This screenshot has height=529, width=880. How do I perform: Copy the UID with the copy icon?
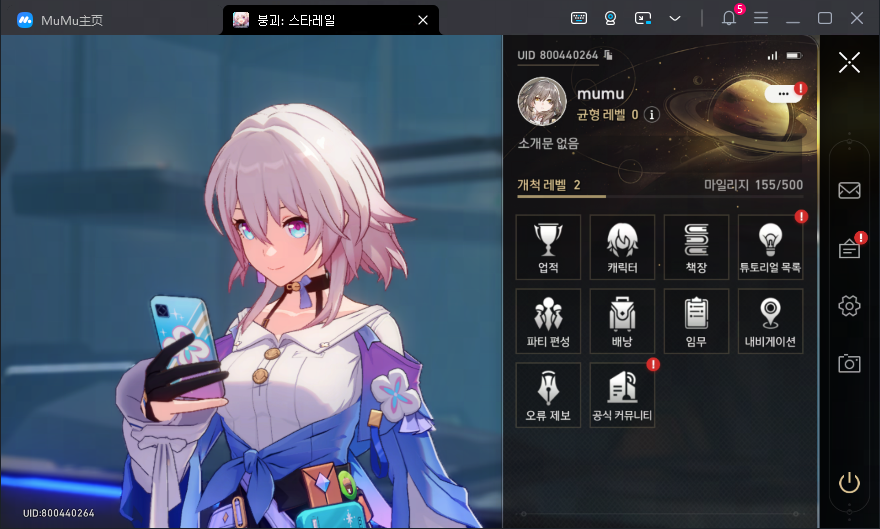[608, 55]
